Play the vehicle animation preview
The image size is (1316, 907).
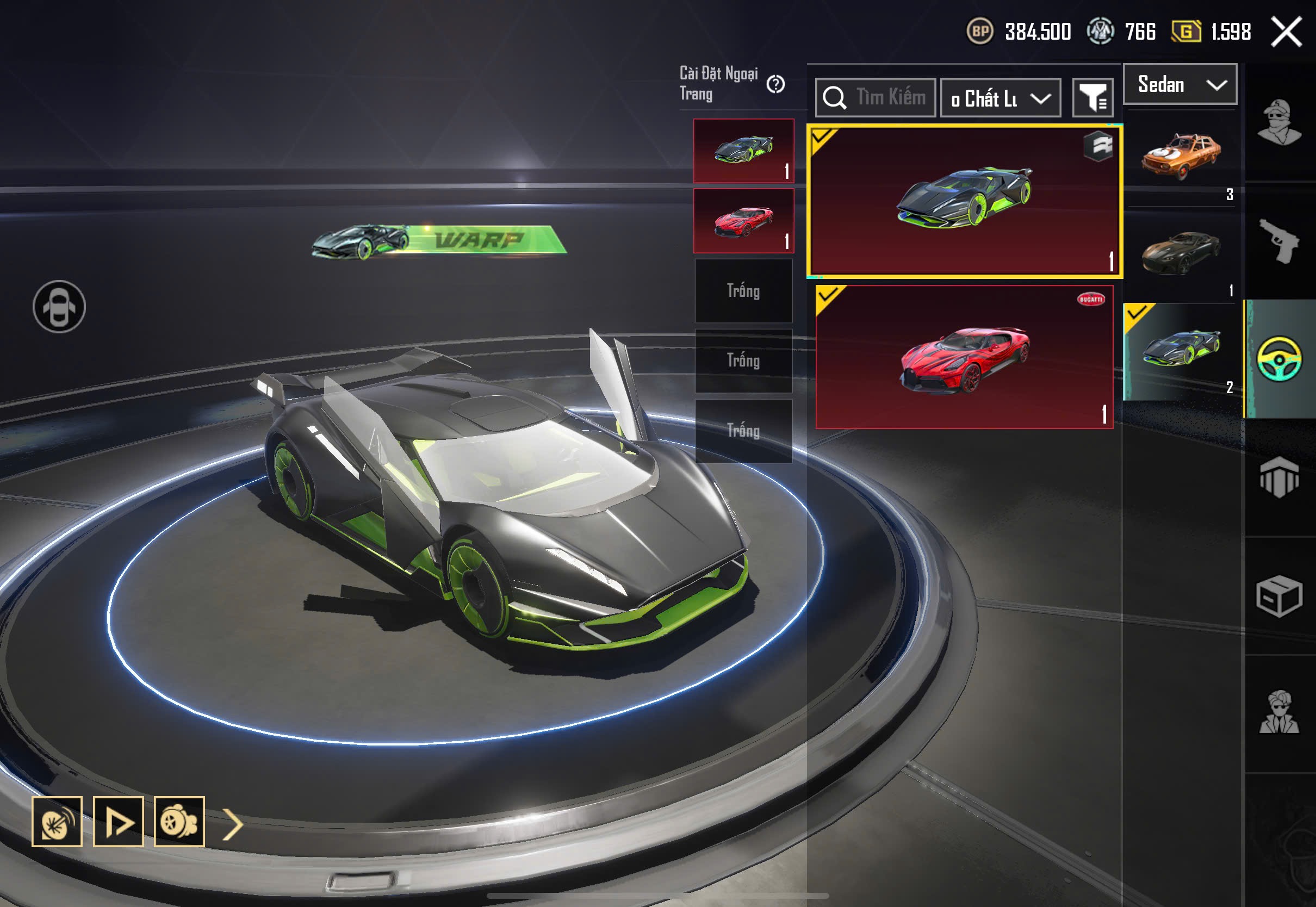click(118, 822)
